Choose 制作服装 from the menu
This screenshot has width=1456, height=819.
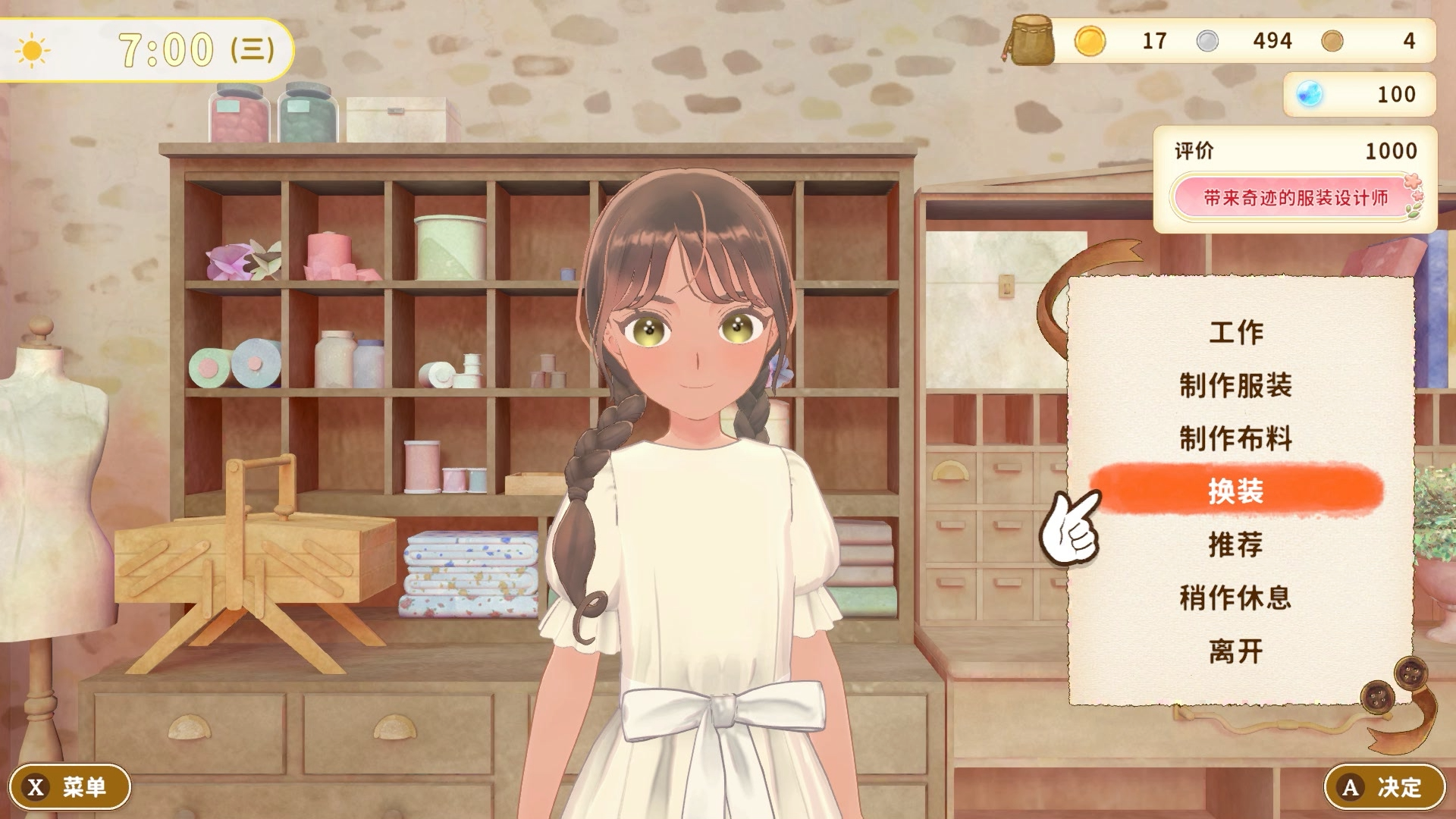click(1236, 385)
